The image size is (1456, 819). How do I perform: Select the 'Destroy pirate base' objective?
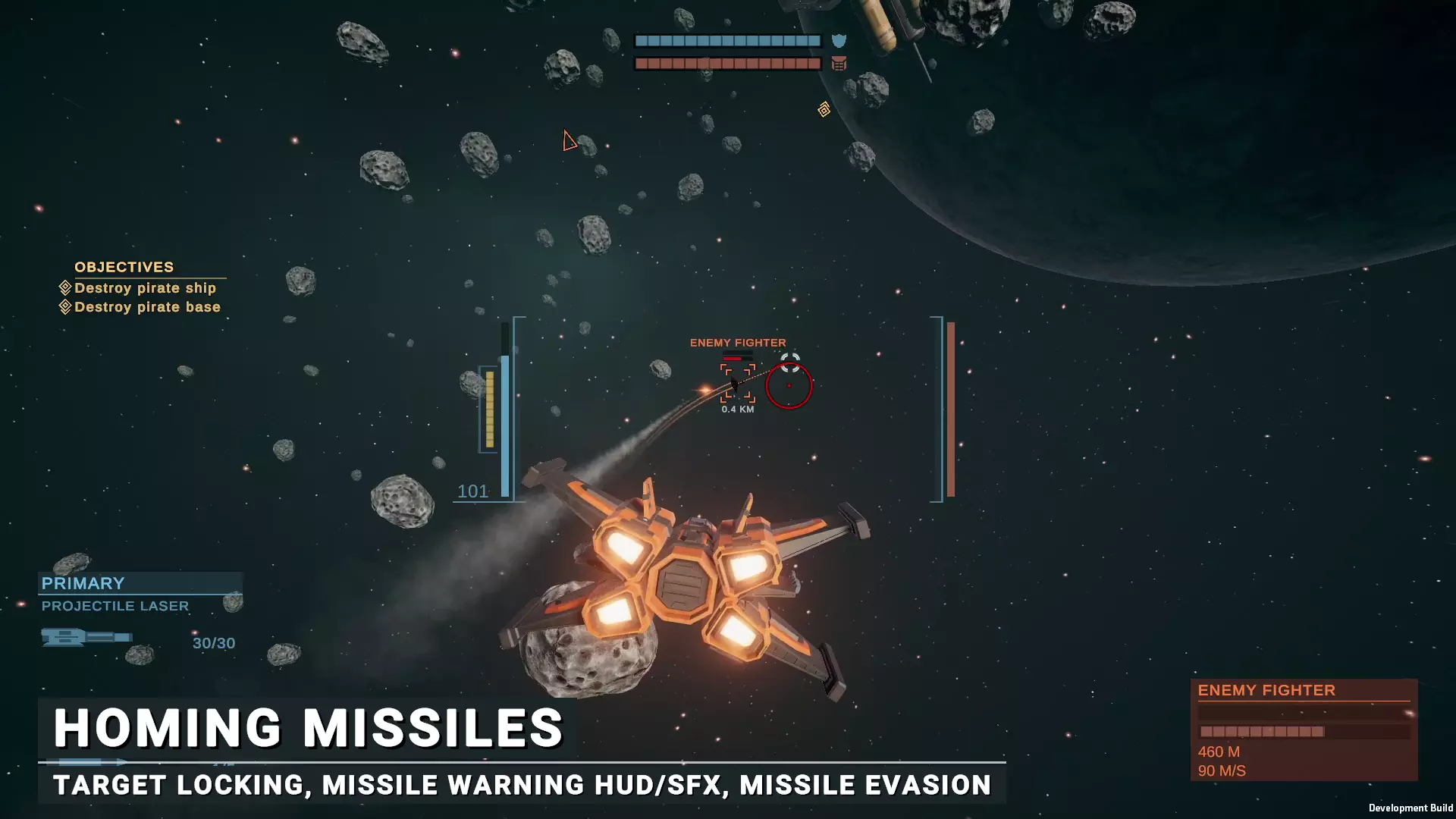pos(147,307)
